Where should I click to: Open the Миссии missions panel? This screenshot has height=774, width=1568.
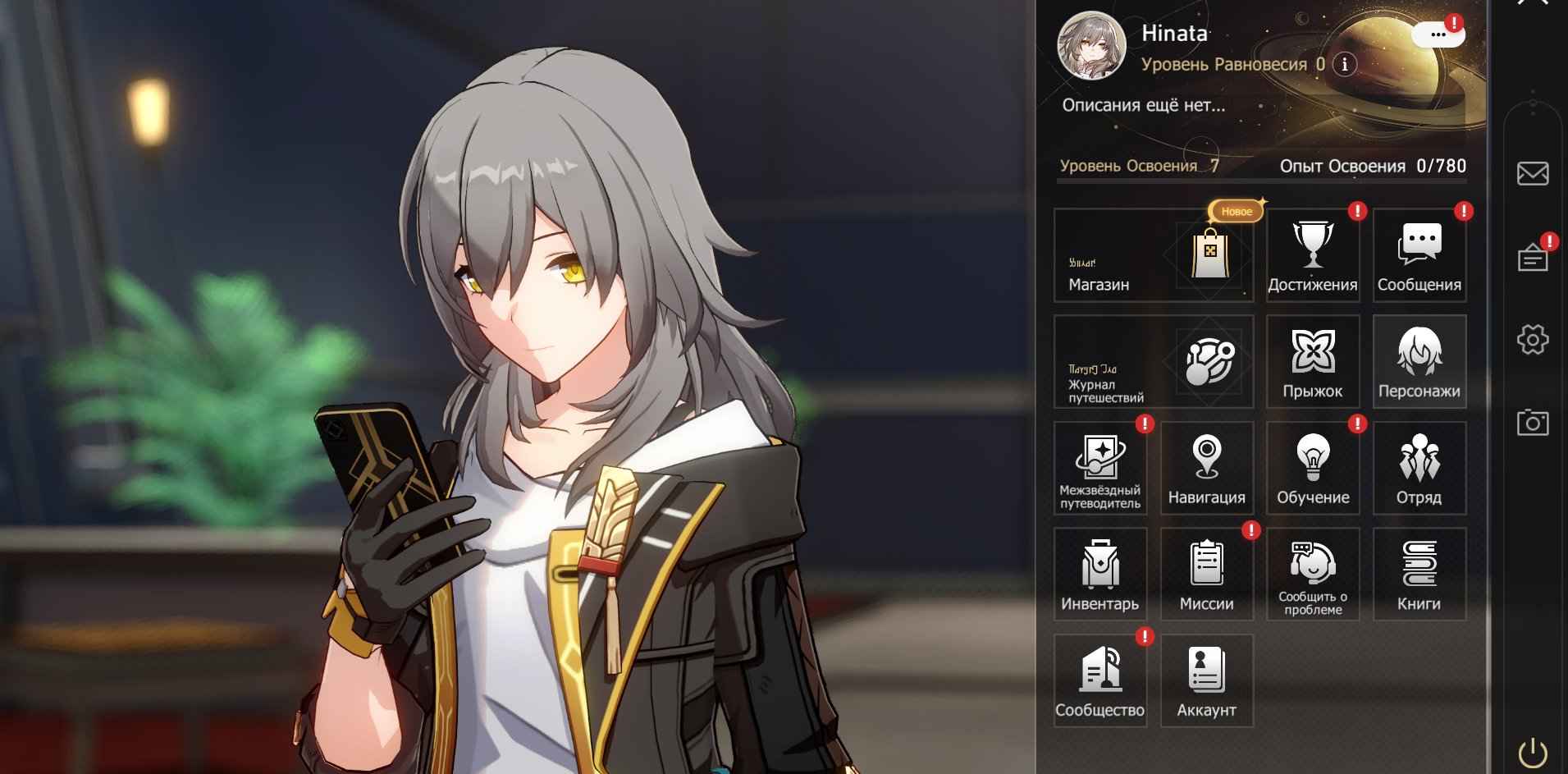pyautogui.click(x=1206, y=574)
